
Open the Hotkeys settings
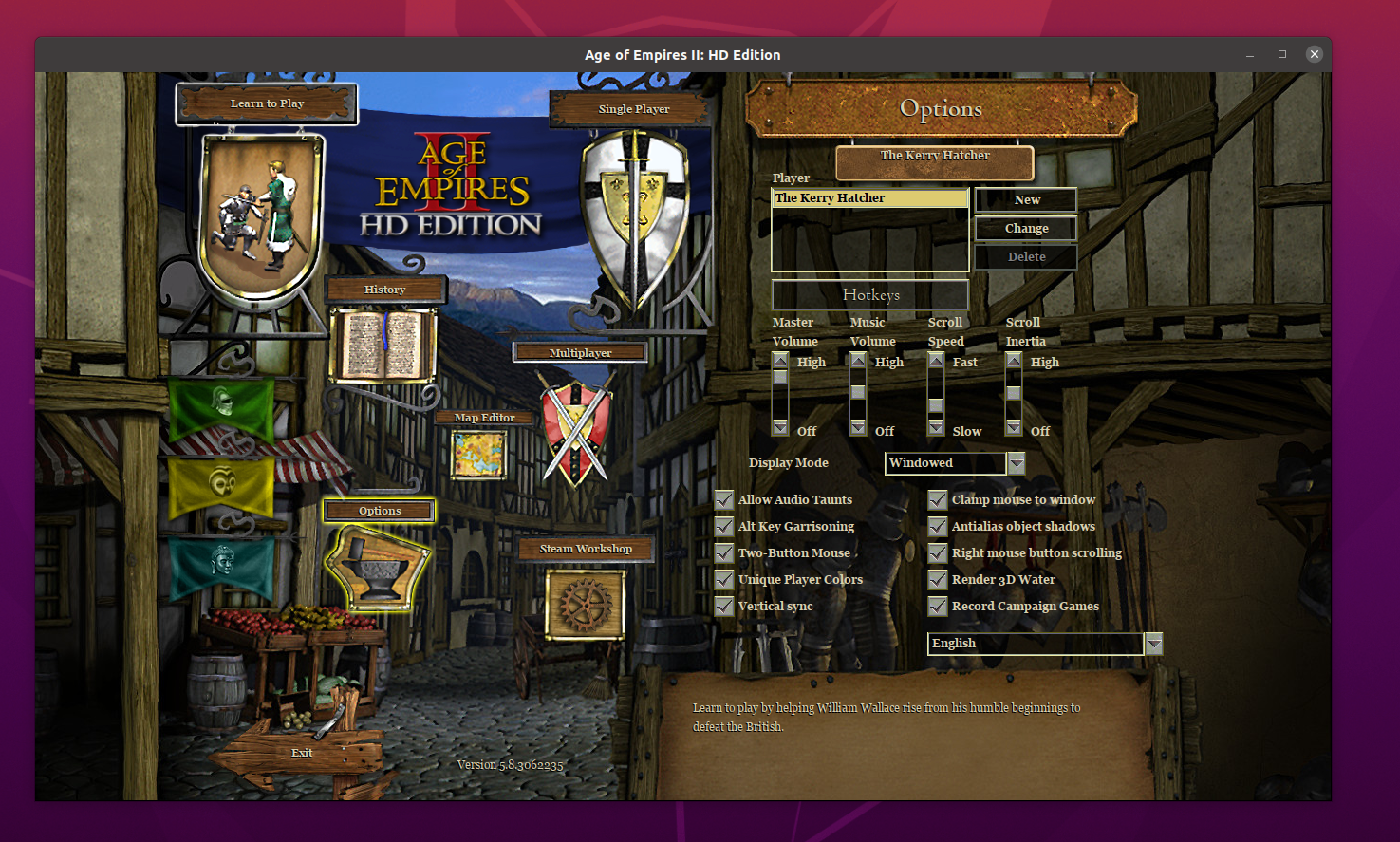coord(870,295)
